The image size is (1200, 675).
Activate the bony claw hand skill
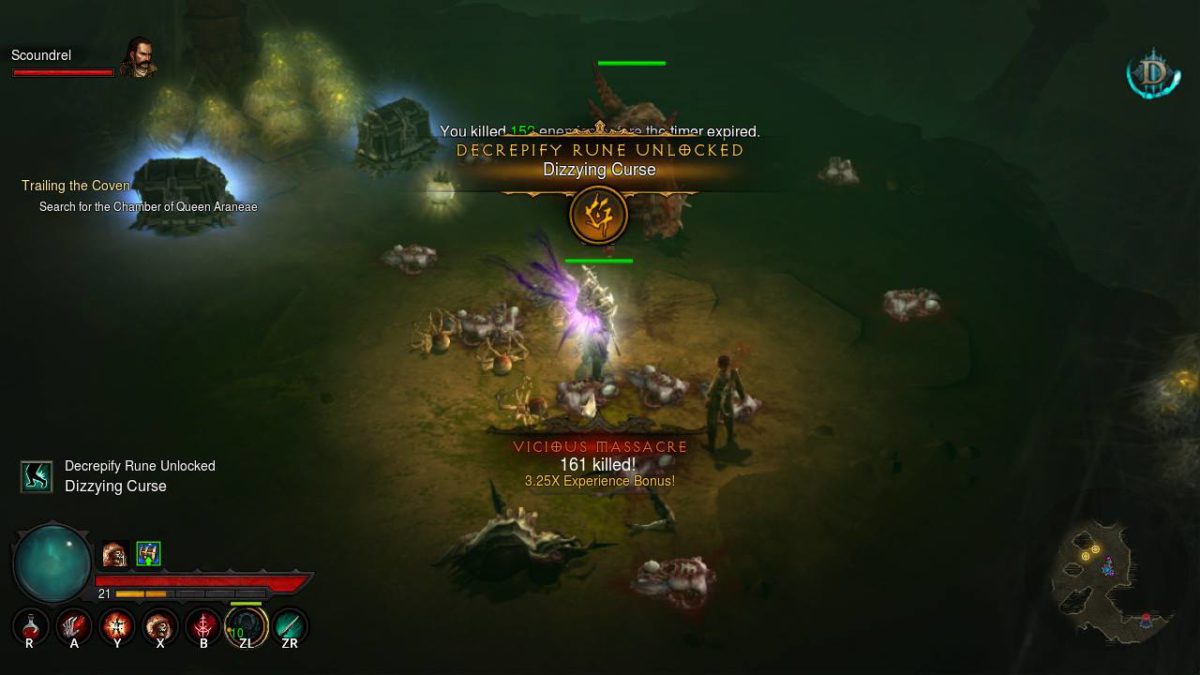point(73,627)
